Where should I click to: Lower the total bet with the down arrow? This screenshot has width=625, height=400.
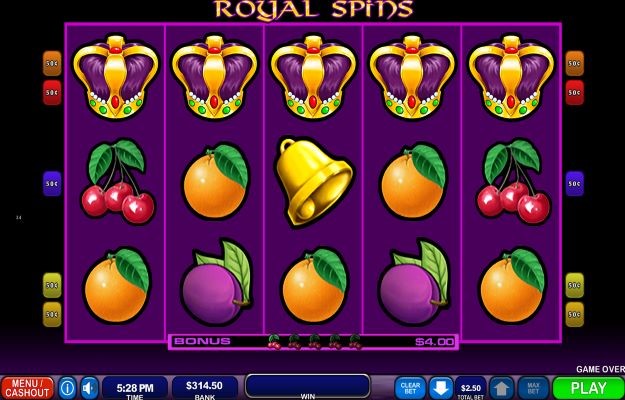[440, 388]
